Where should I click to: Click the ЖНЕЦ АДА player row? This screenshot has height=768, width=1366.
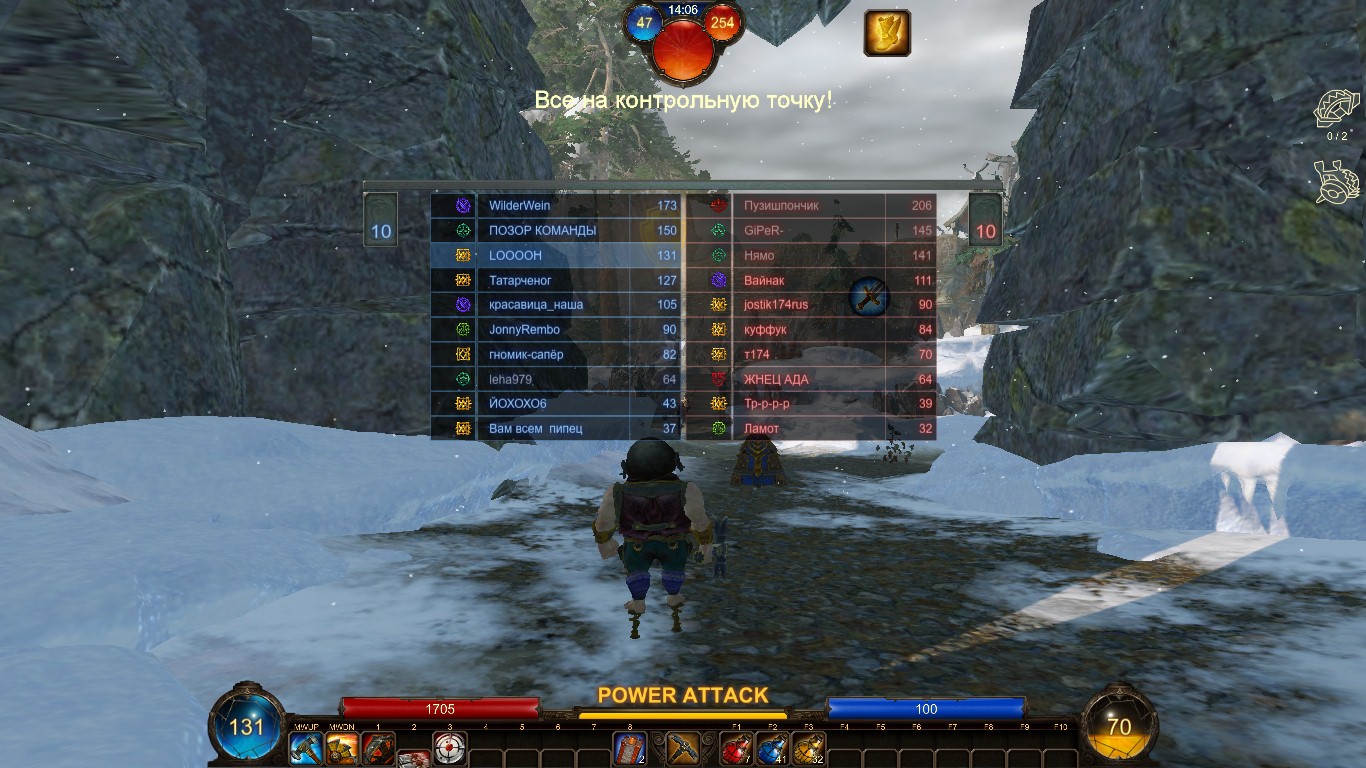tap(811, 379)
